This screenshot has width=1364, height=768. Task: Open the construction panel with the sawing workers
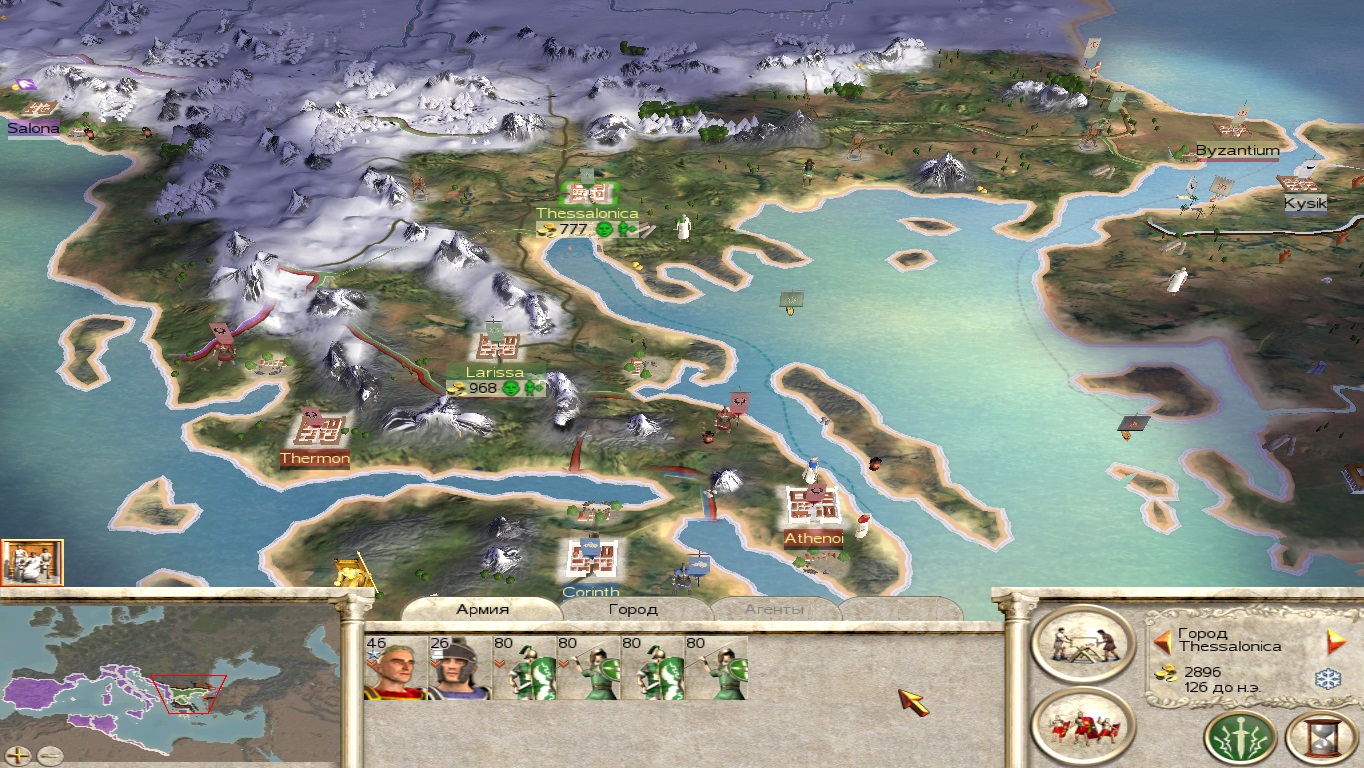pos(1082,645)
